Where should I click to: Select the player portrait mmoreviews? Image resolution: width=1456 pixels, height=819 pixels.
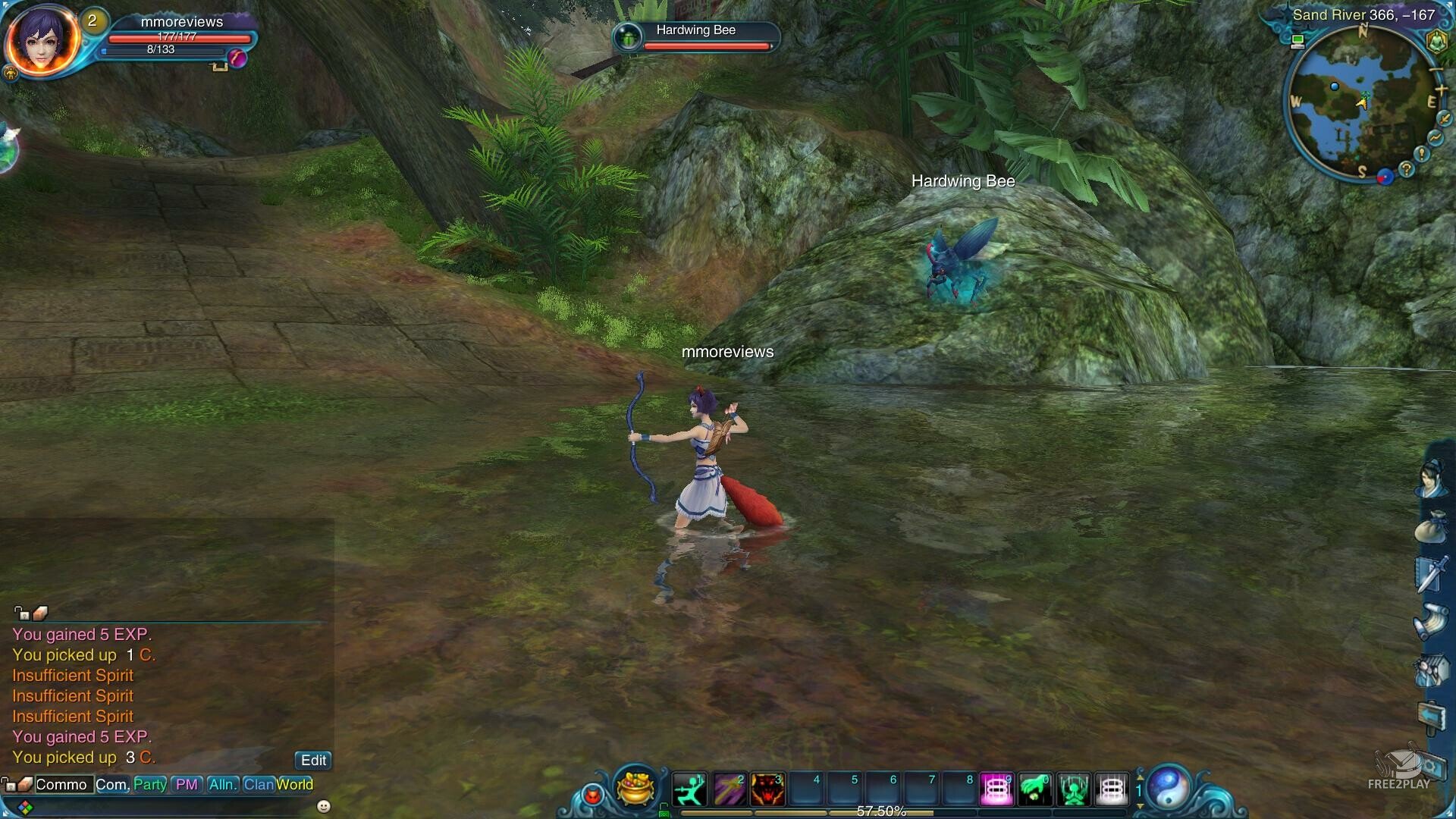click(x=42, y=40)
